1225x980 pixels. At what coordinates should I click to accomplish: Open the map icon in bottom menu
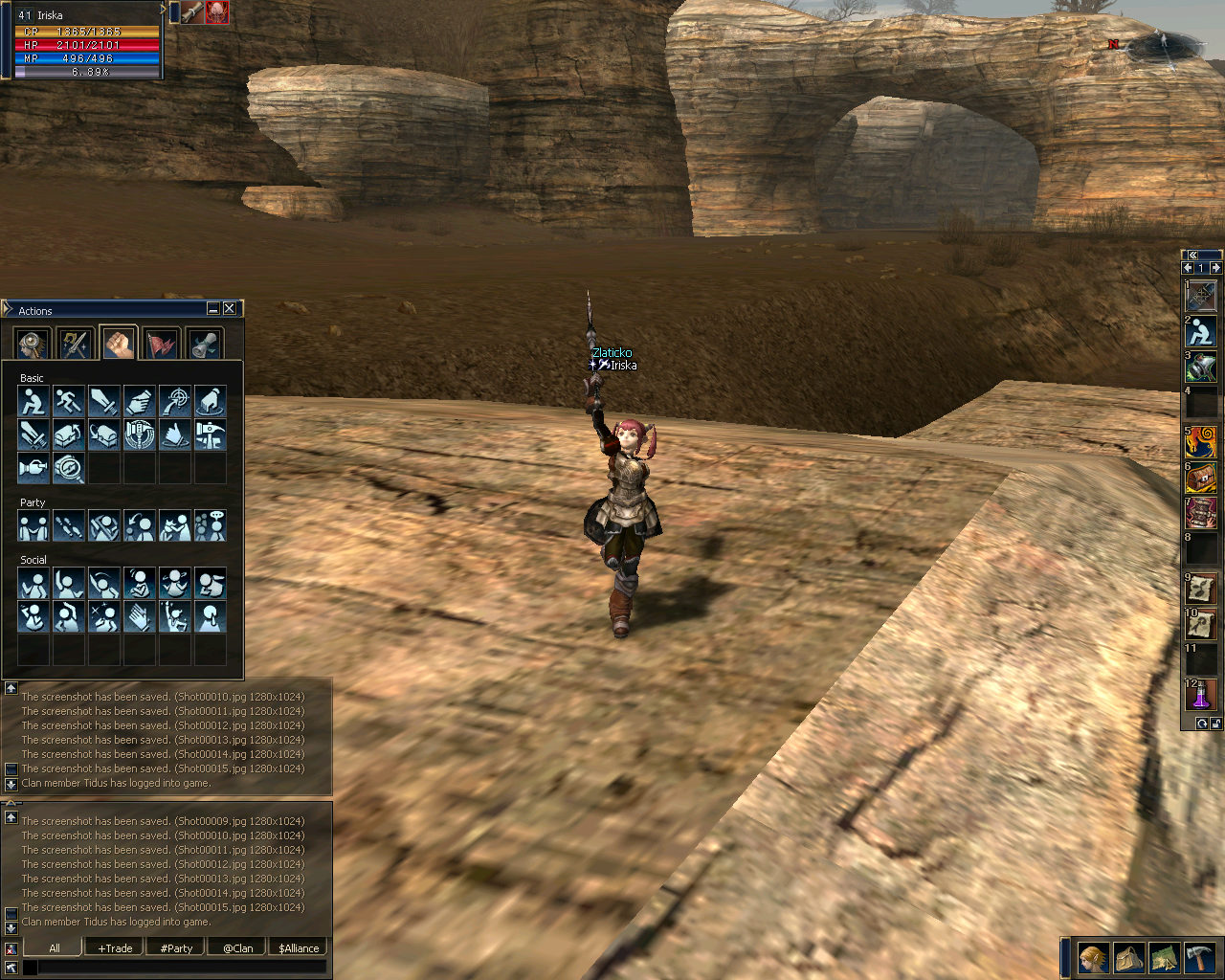pyautogui.click(x=1164, y=957)
